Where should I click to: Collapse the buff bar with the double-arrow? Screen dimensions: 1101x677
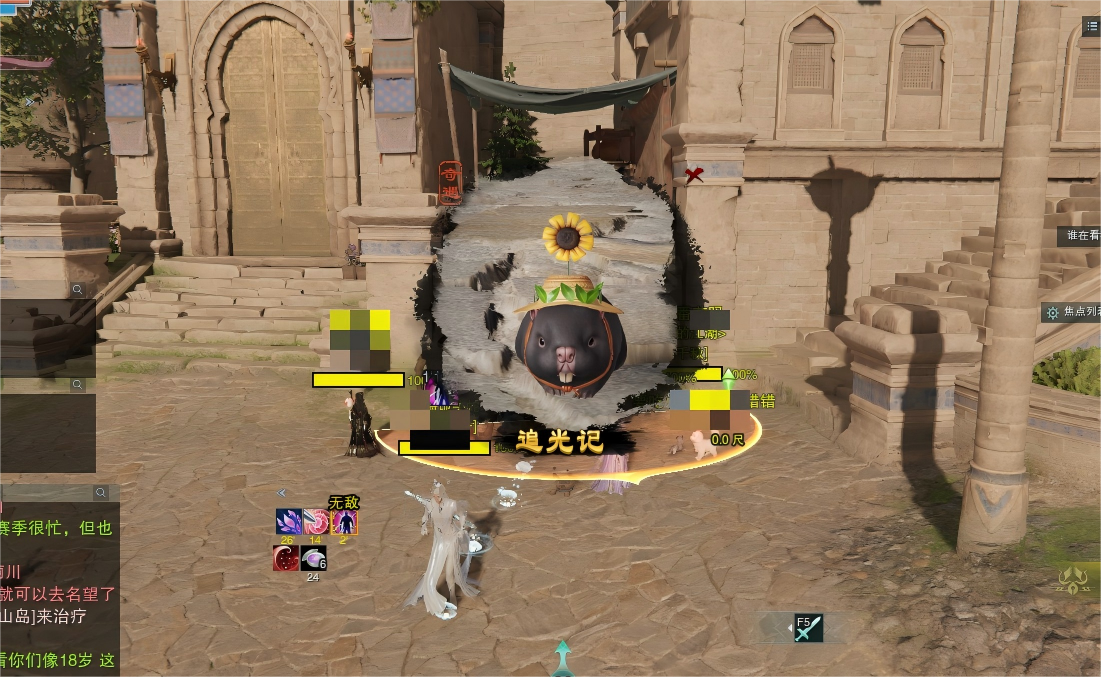coord(282,493)
